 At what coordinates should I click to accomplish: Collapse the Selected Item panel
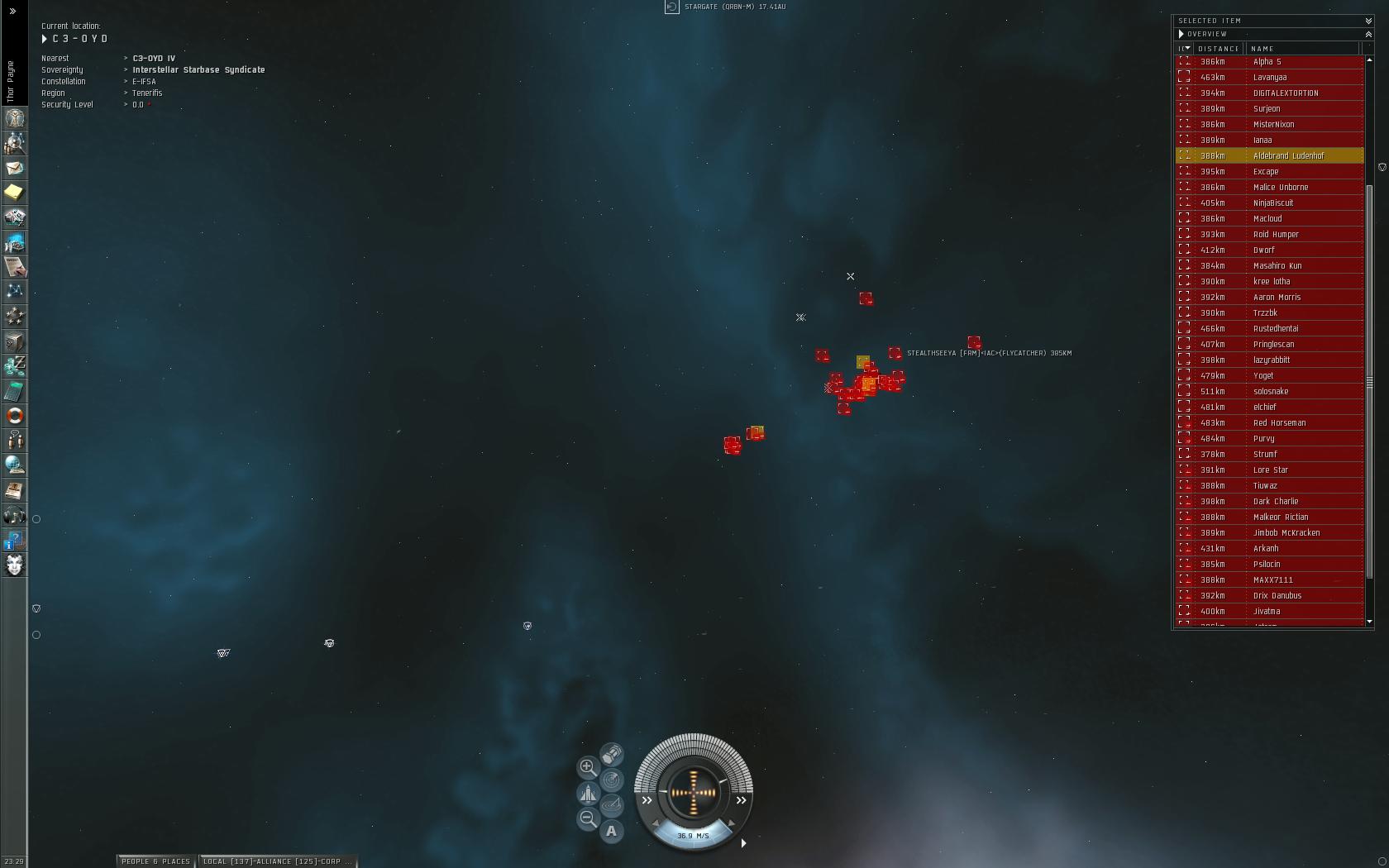(1368, 21)
